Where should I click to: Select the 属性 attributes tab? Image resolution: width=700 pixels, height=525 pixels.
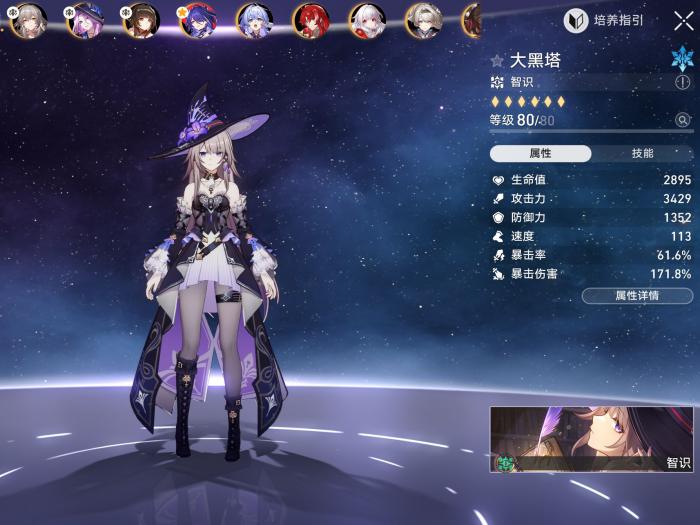click(x=540, y=153)
